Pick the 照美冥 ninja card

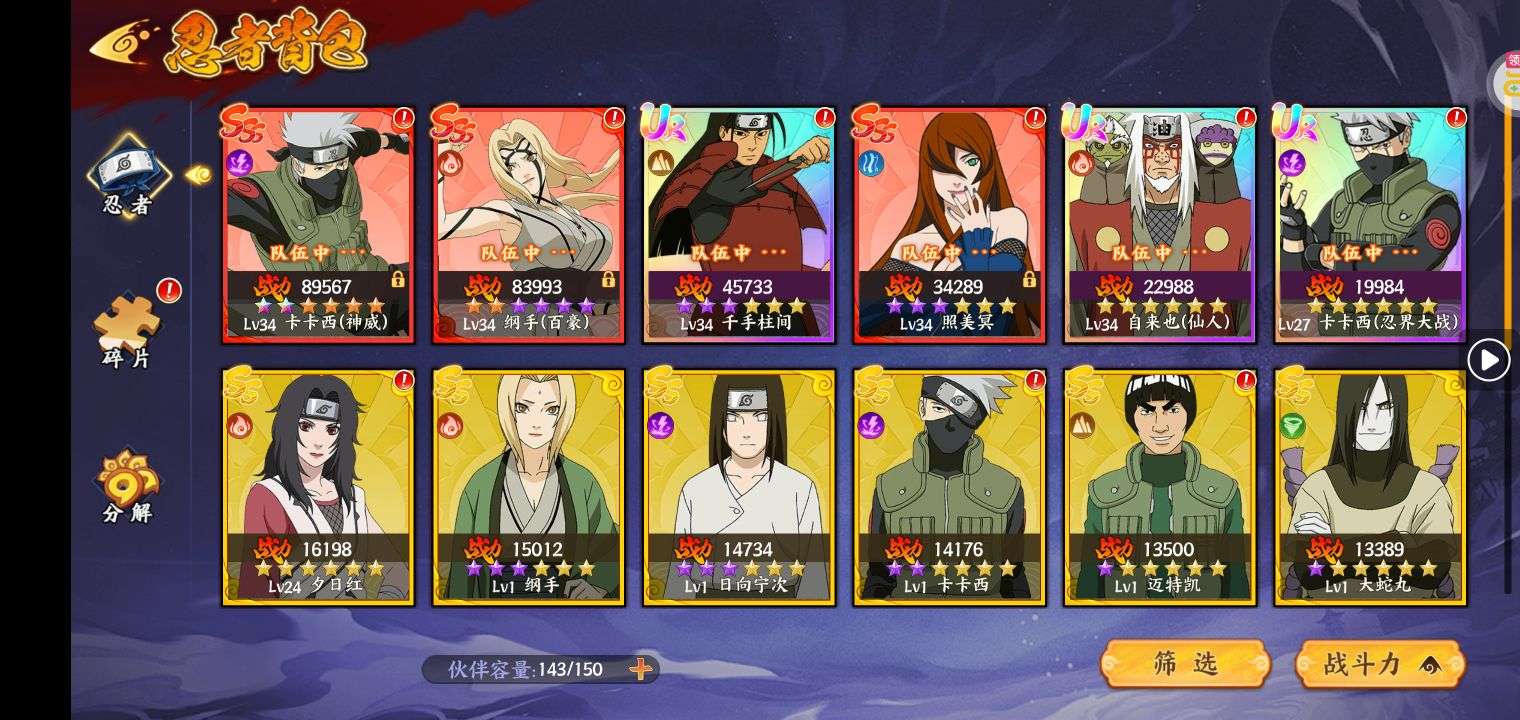(949, 225)
